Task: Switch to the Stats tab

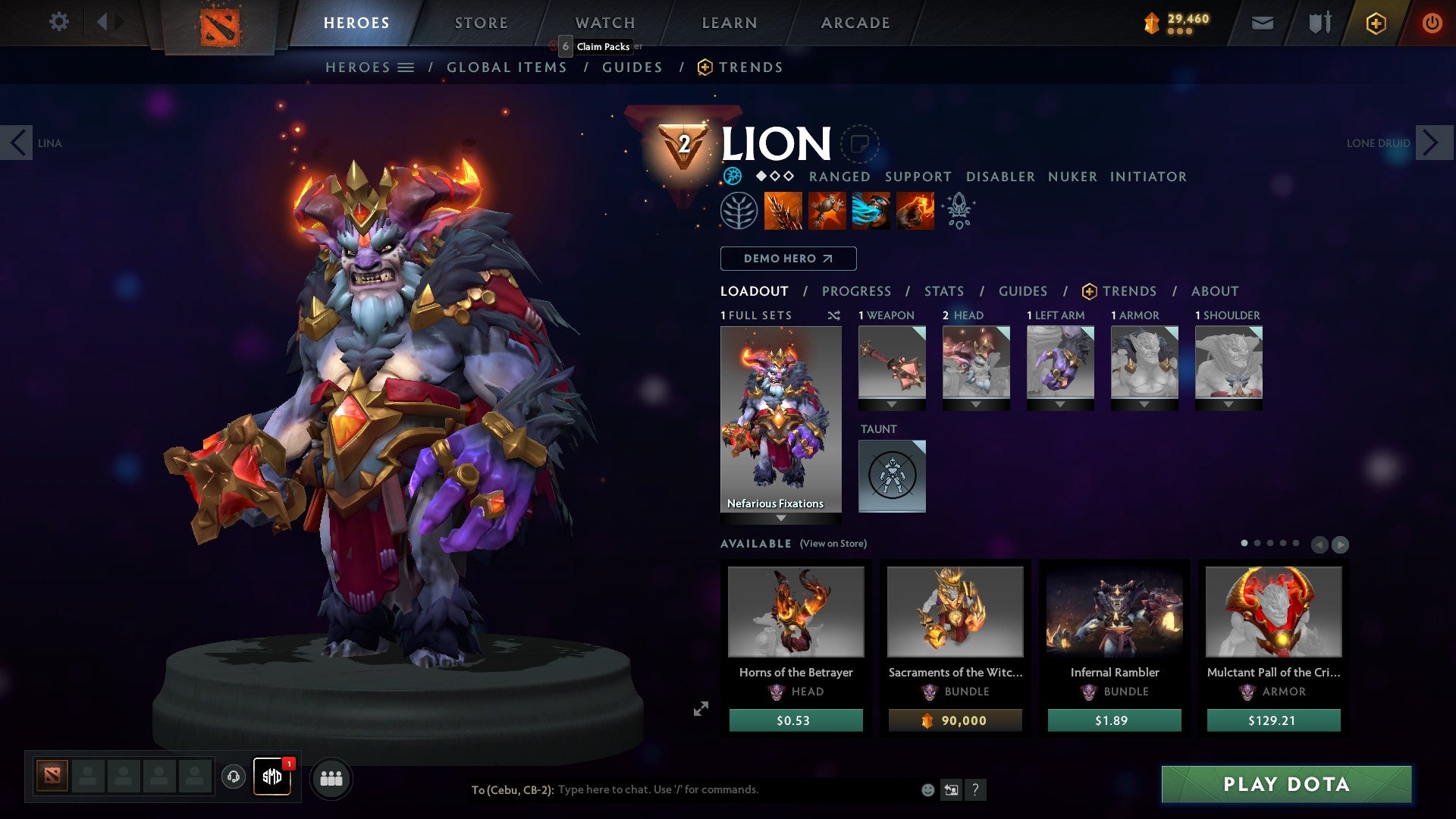Action: (x=943, y=290)
